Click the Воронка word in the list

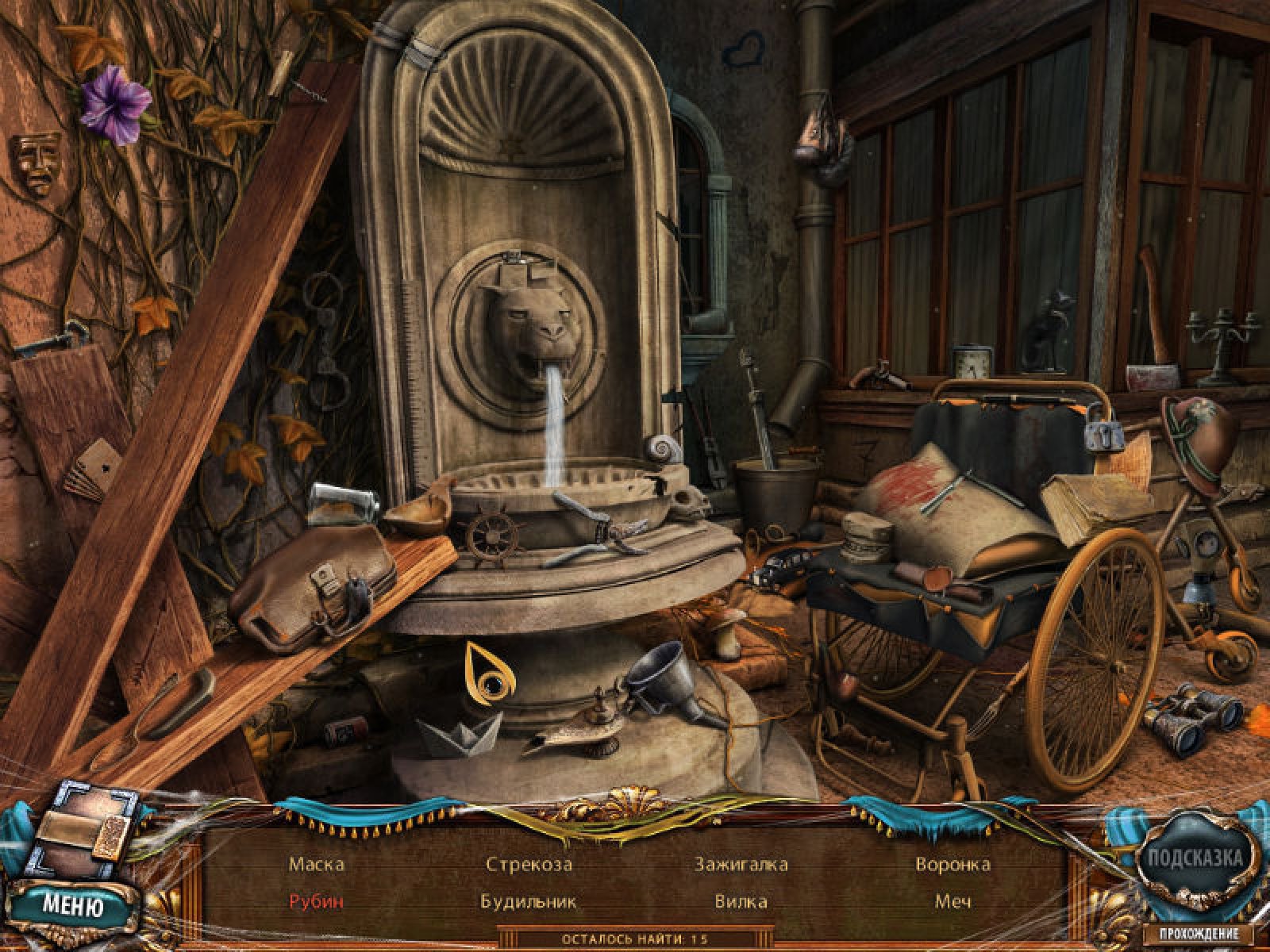952,864
